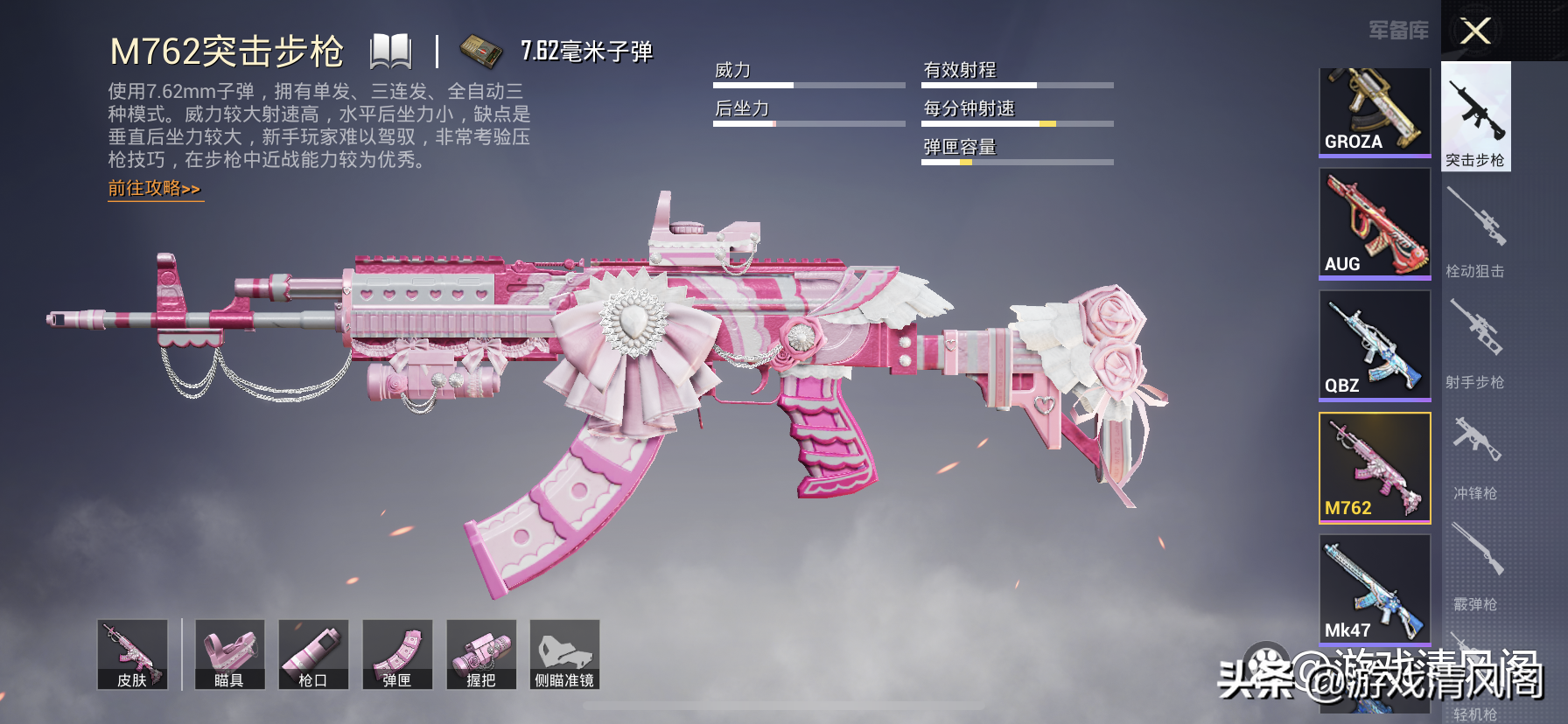Open the 射手步枪 marksman rifle category
Image resolution: width=1568 pixels, height=724 pixels.
pyautogui.click(x=1475, y=343)
